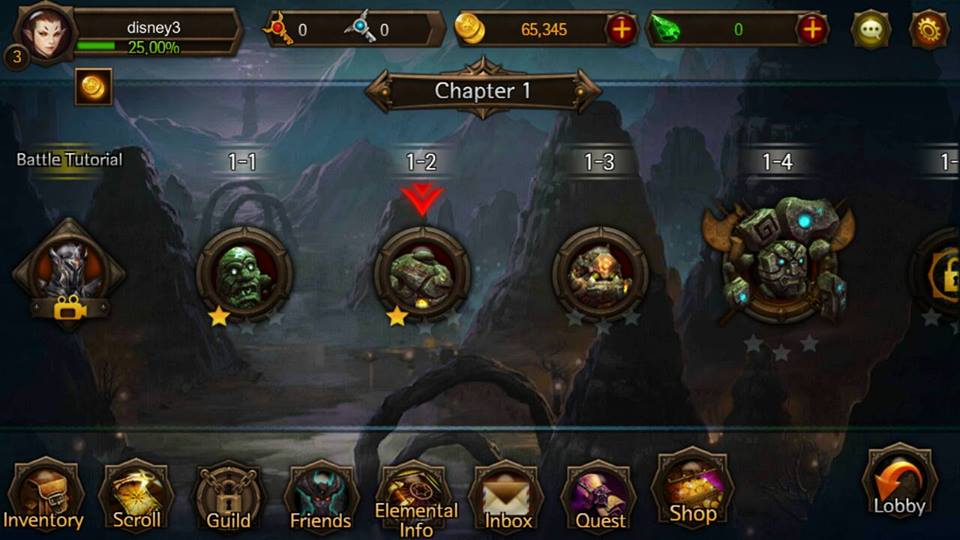
Task: Click the gold coin icon under the profile
Action: pyautogui.click(x=93, y=87)
